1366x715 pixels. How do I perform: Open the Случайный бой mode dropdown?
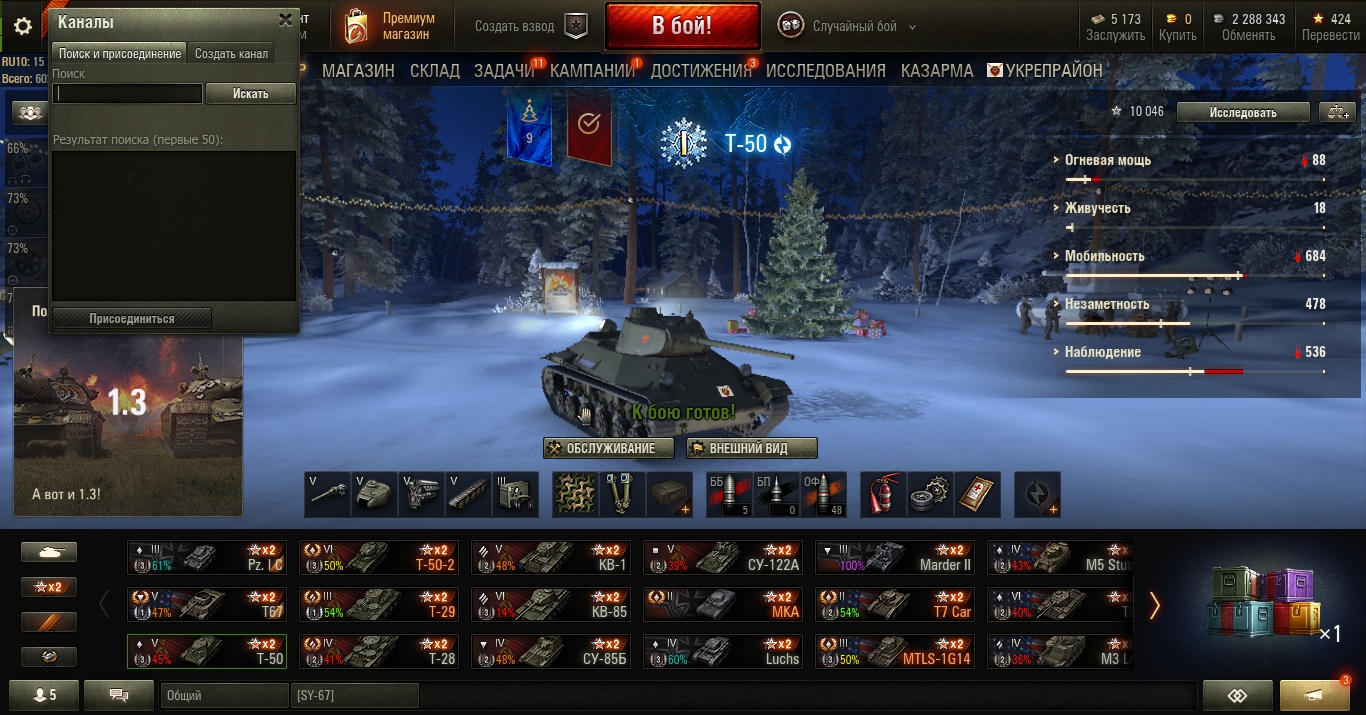point(840,27)
